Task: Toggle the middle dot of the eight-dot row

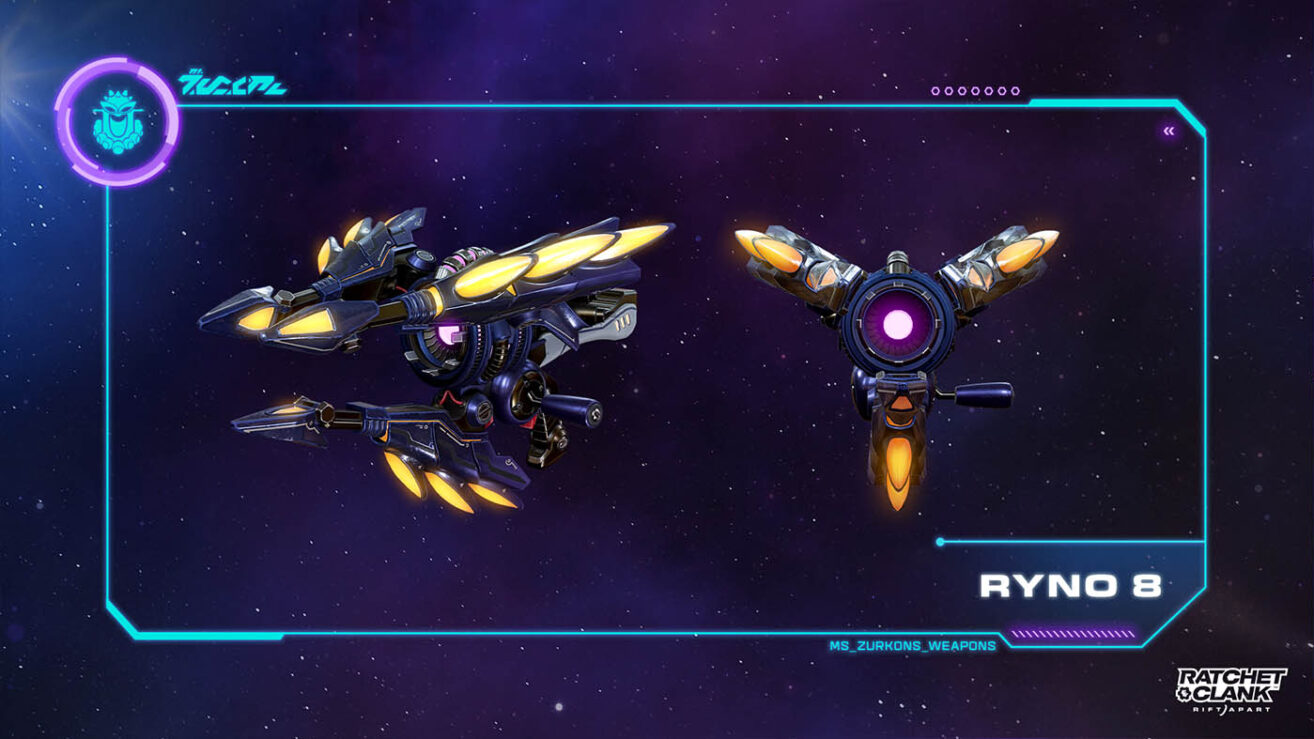Action: point(975,90)
